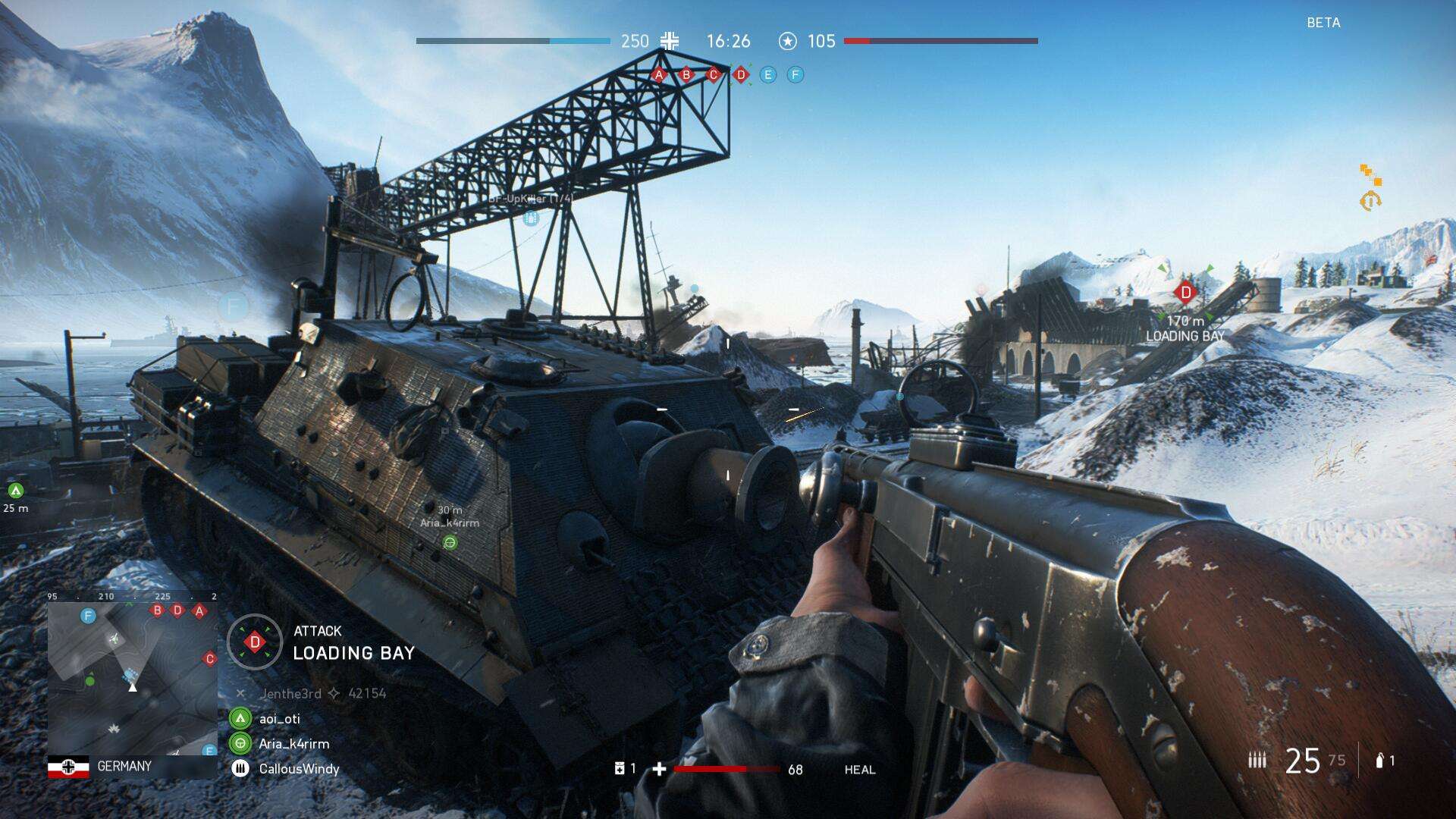Select objective B flag in top bar
The image size is (1456, 819).
(686, 75)
